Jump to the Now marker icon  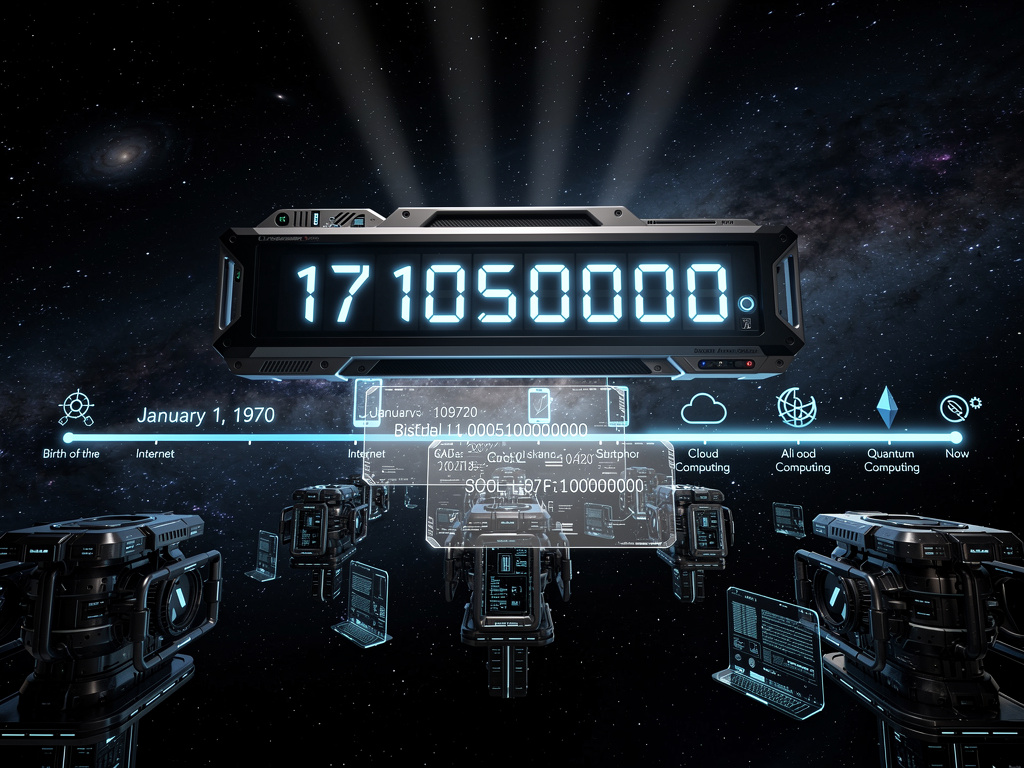(x=957, y=406)
